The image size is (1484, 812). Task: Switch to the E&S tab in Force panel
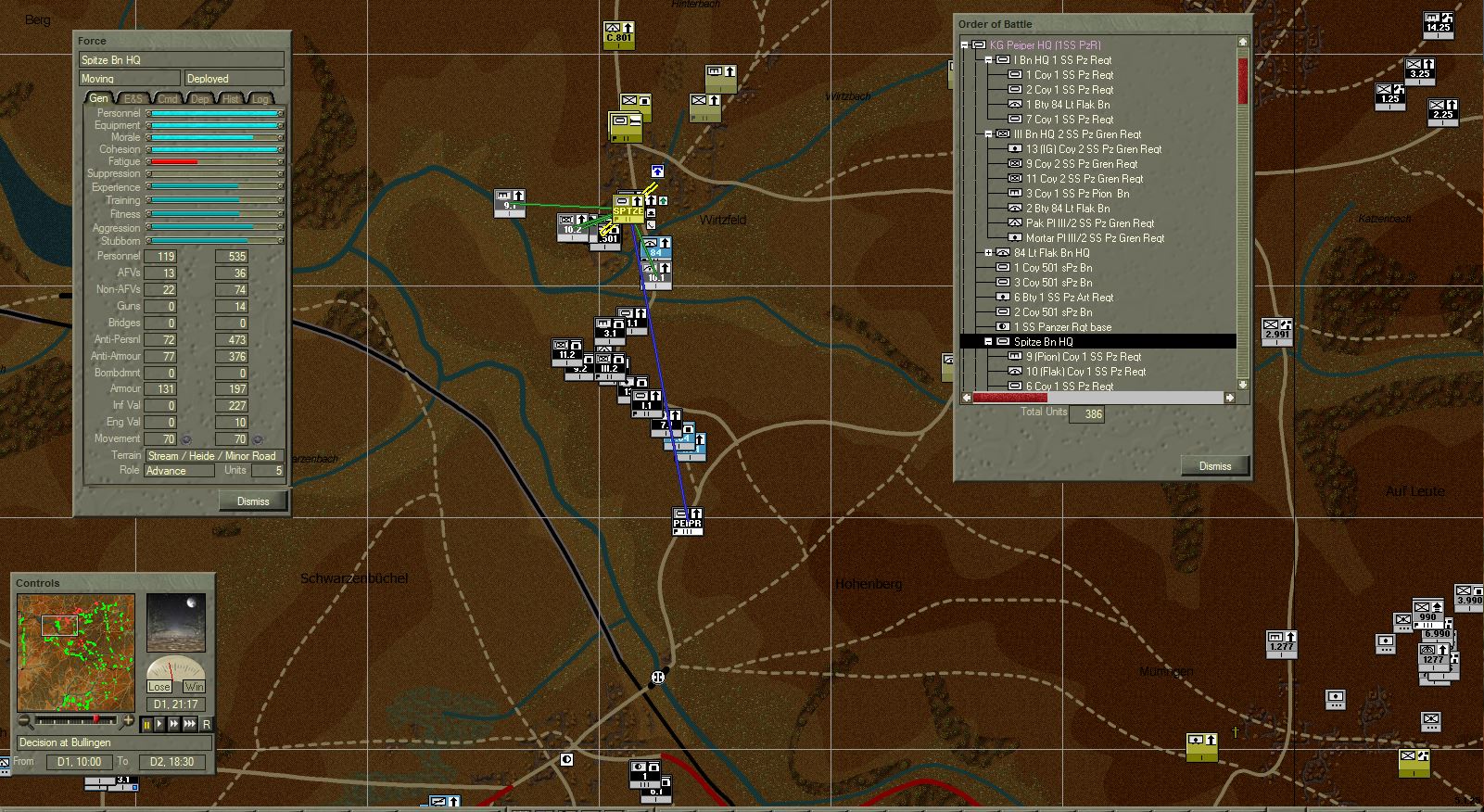pos(134,96)
